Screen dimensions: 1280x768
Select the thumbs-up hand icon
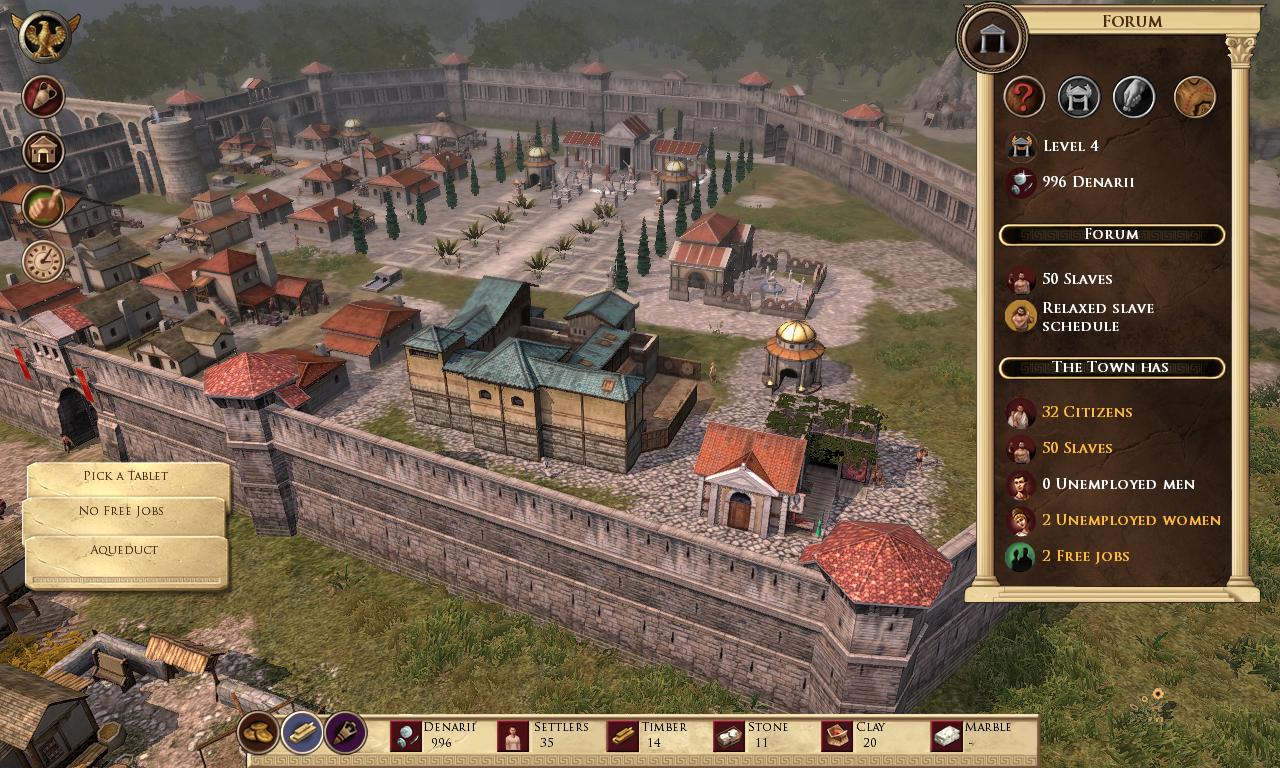point(44,207)
